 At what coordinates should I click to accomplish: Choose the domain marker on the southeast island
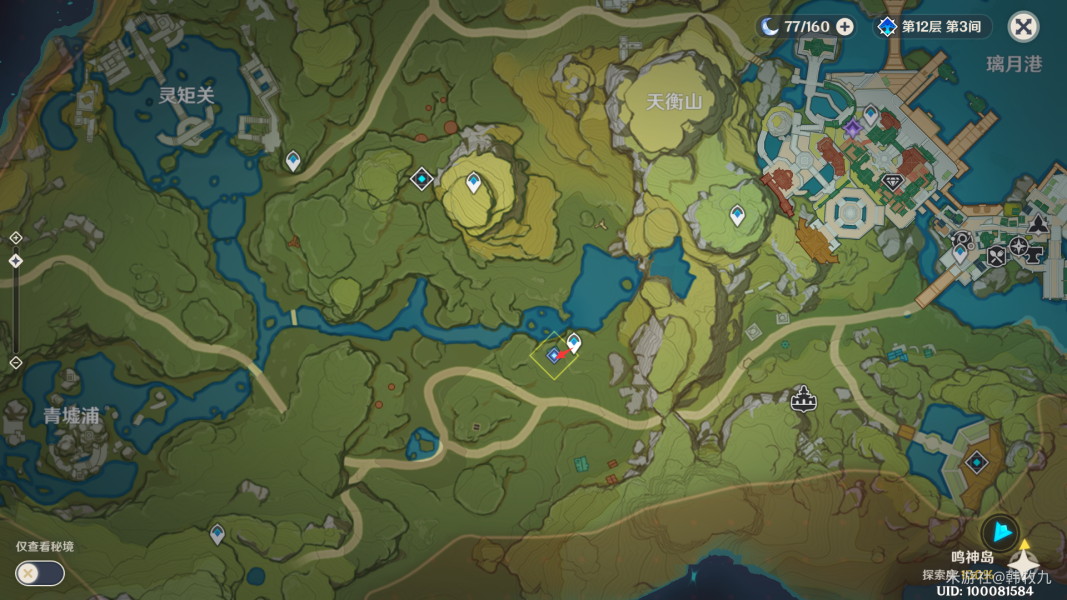[976, 462]
